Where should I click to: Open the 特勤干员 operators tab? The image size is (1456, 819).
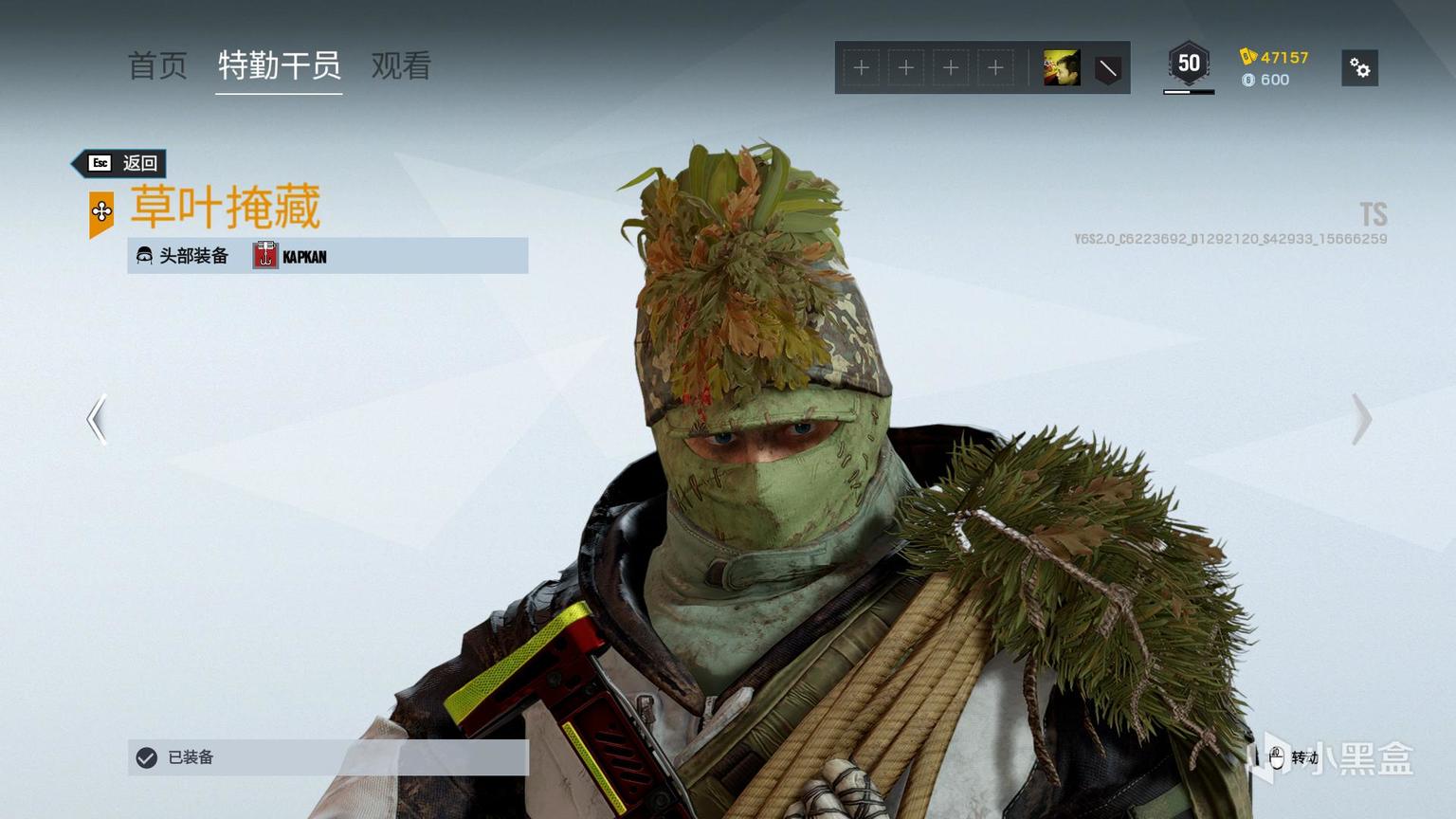click(x=279, y=65)
